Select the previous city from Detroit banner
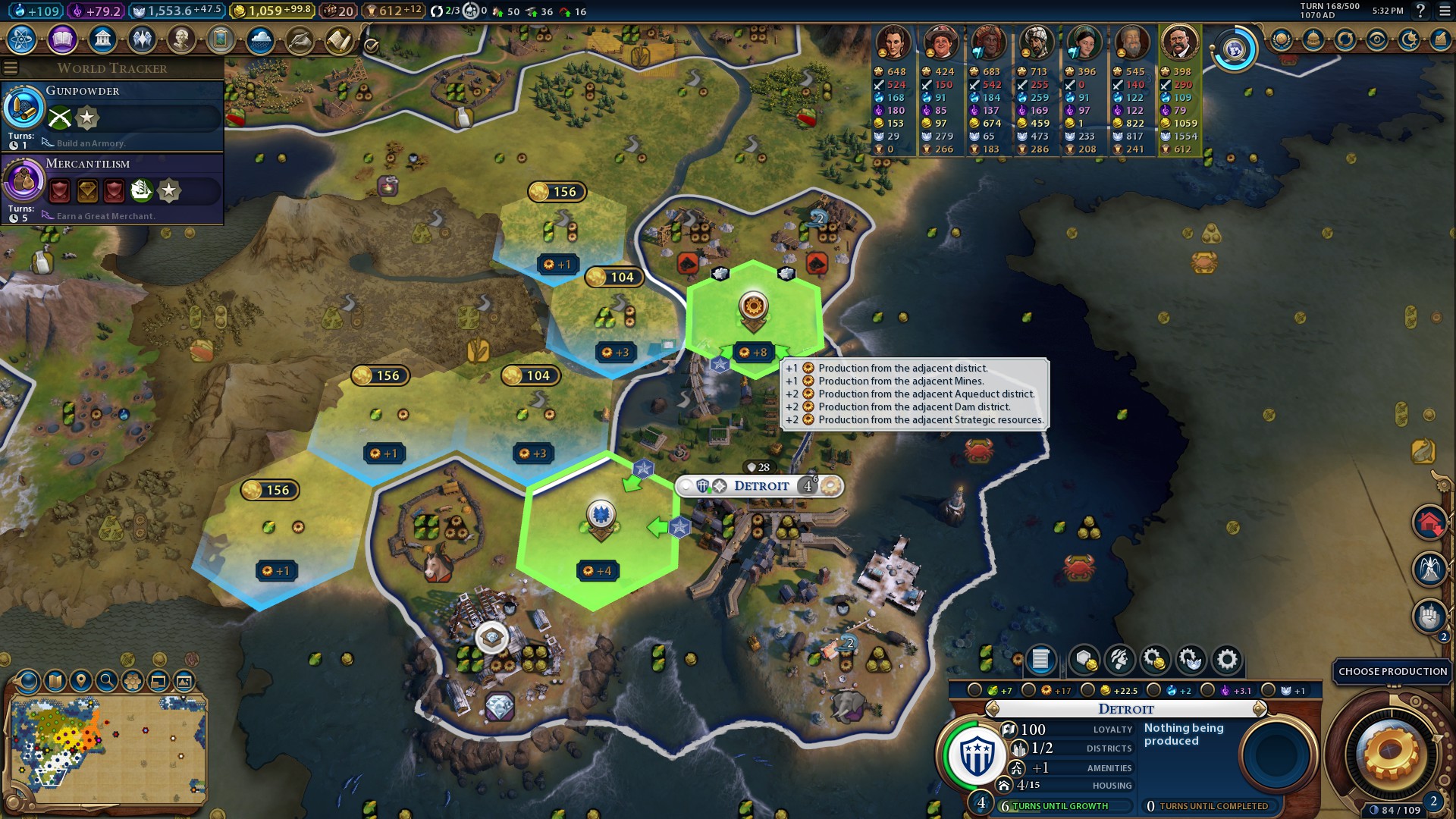This screenshot has width=1456, height=819. (993, 709)
